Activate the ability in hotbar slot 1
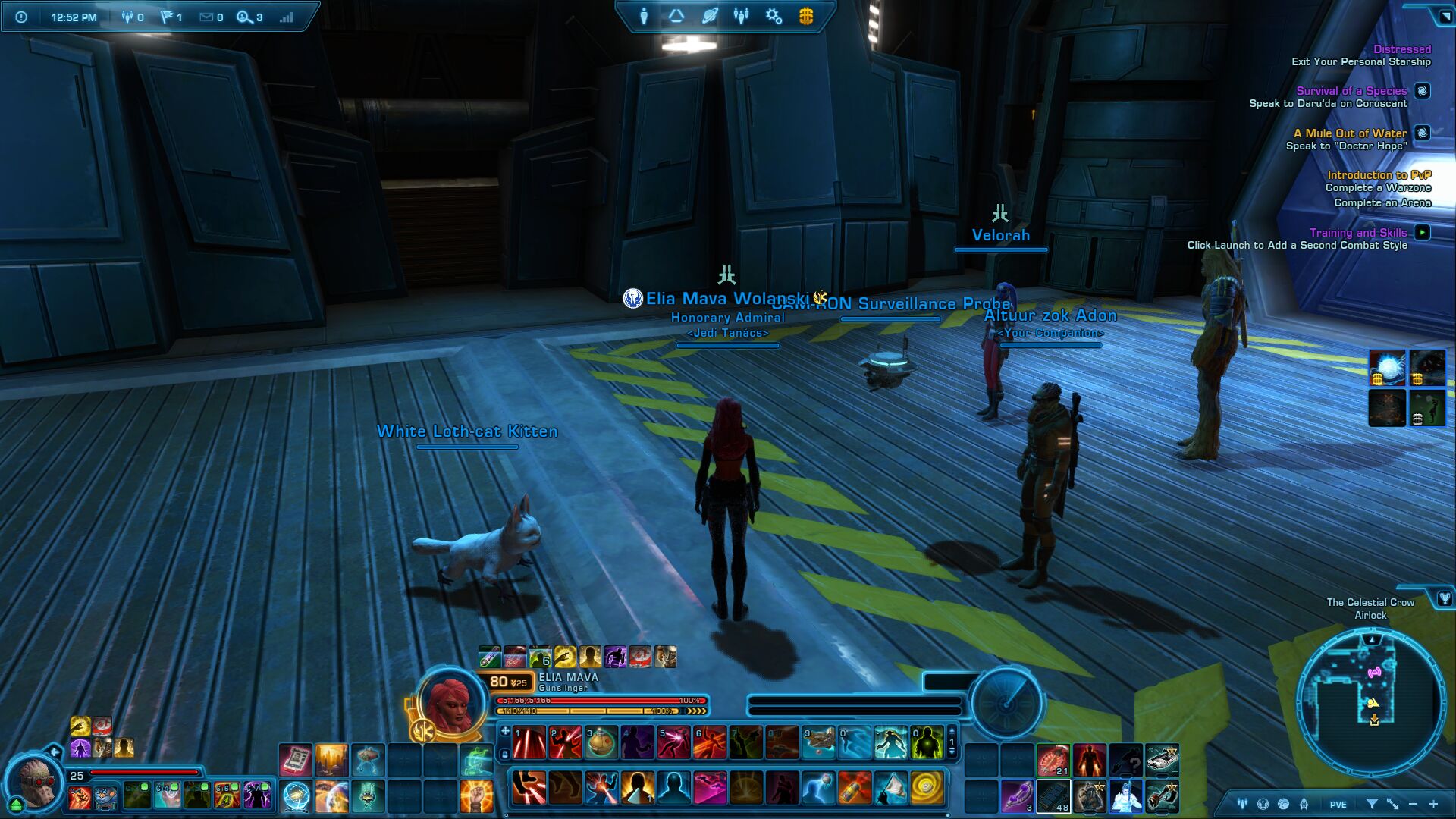 529,742
